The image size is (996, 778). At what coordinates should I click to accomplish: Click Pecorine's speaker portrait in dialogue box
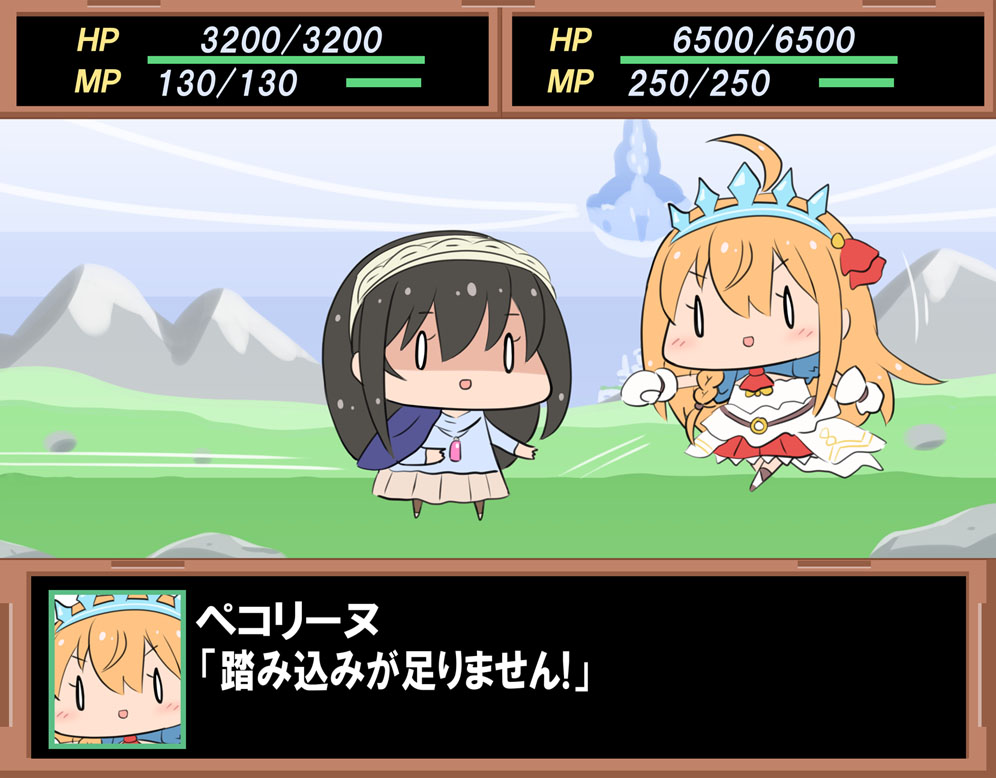(118, 669)
